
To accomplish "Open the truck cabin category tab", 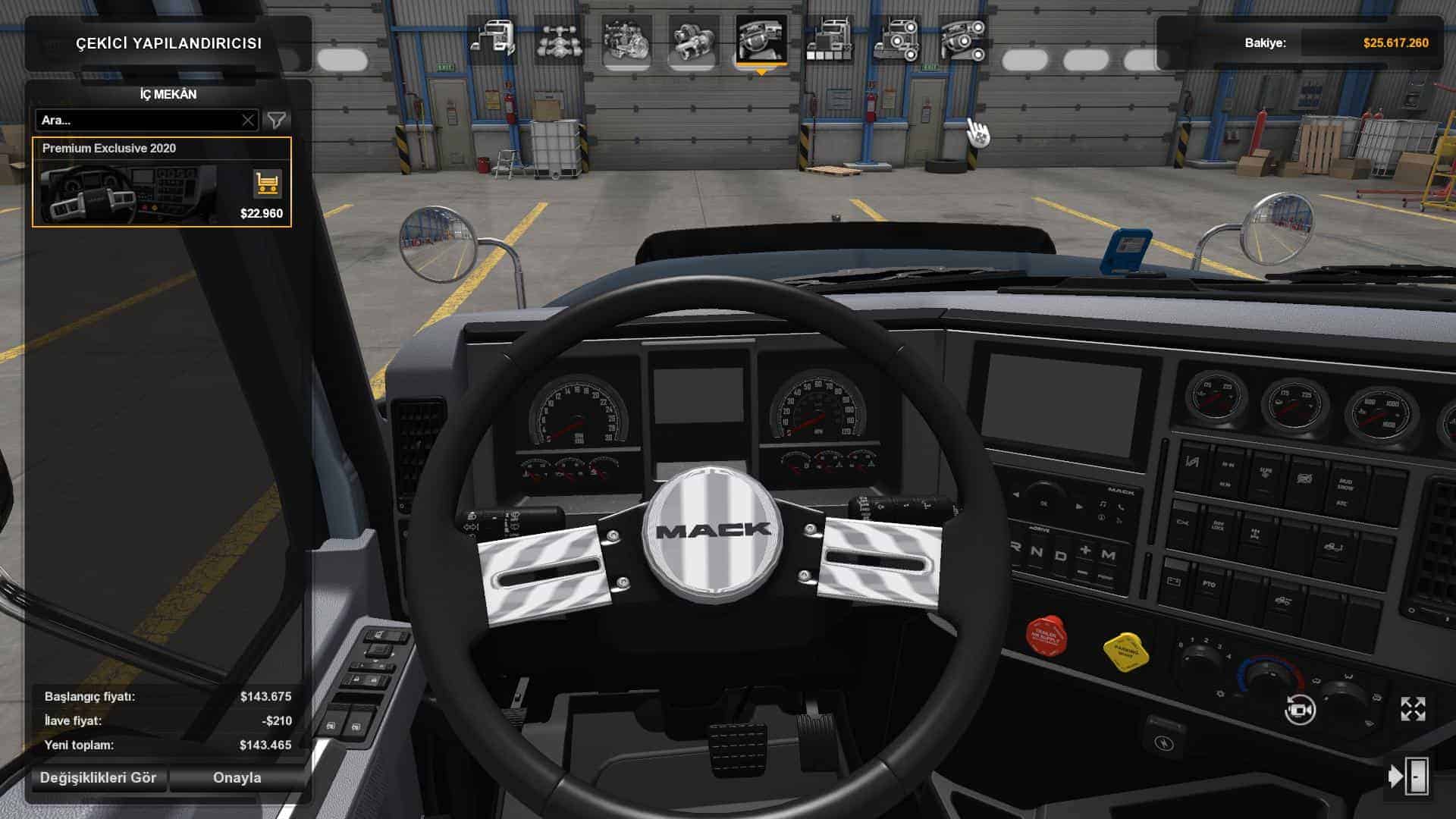I will 494,39.
